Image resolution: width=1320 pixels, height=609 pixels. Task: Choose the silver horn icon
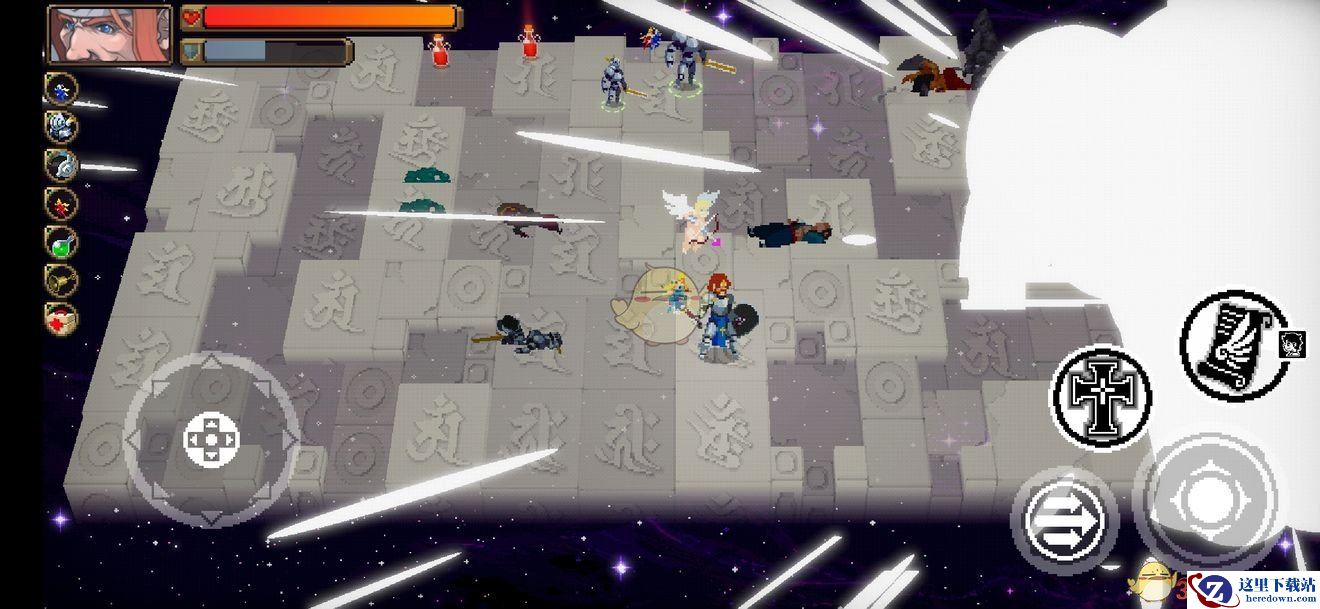[61, 164]
